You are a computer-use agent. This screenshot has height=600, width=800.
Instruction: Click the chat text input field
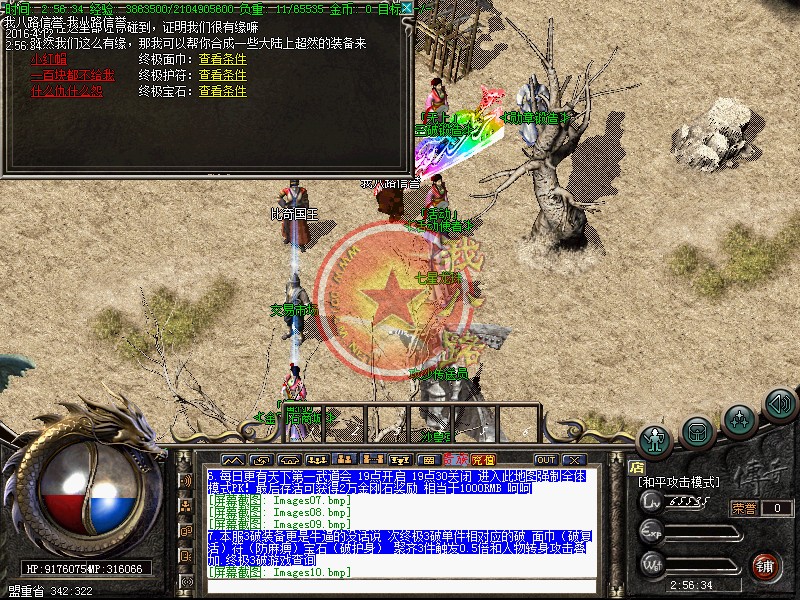coord(400,586)
